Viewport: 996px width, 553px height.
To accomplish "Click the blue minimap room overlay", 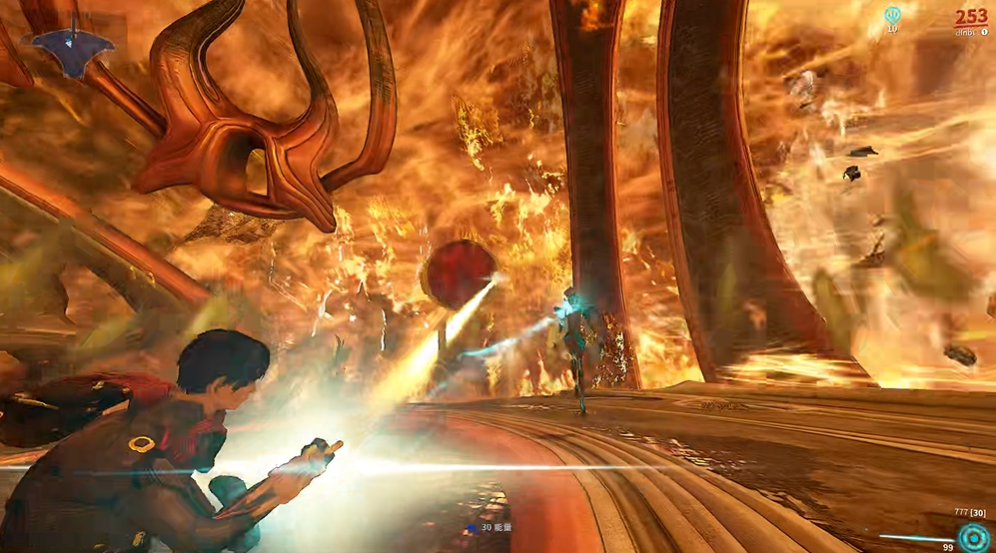I will coord(72,50).
